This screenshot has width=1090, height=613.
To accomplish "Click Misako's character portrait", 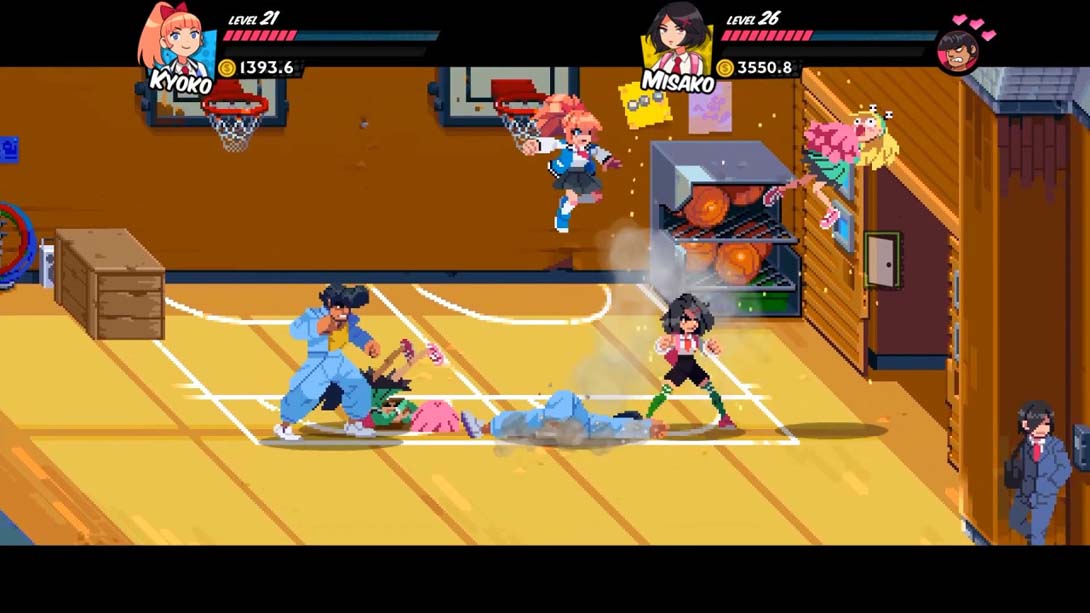I will click(x=675, y=40).
